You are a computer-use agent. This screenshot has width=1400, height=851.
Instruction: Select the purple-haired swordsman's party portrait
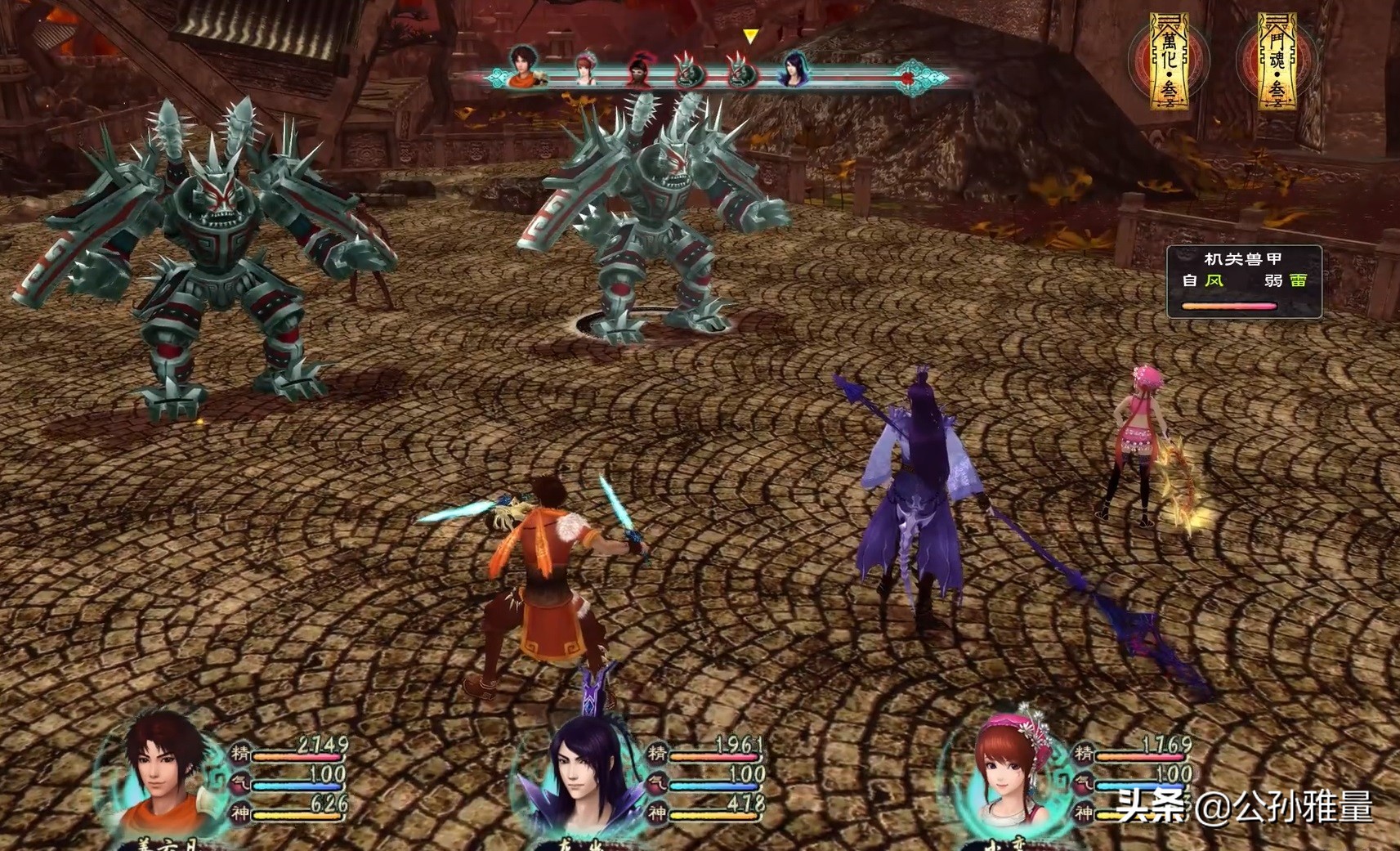[582, 777]
